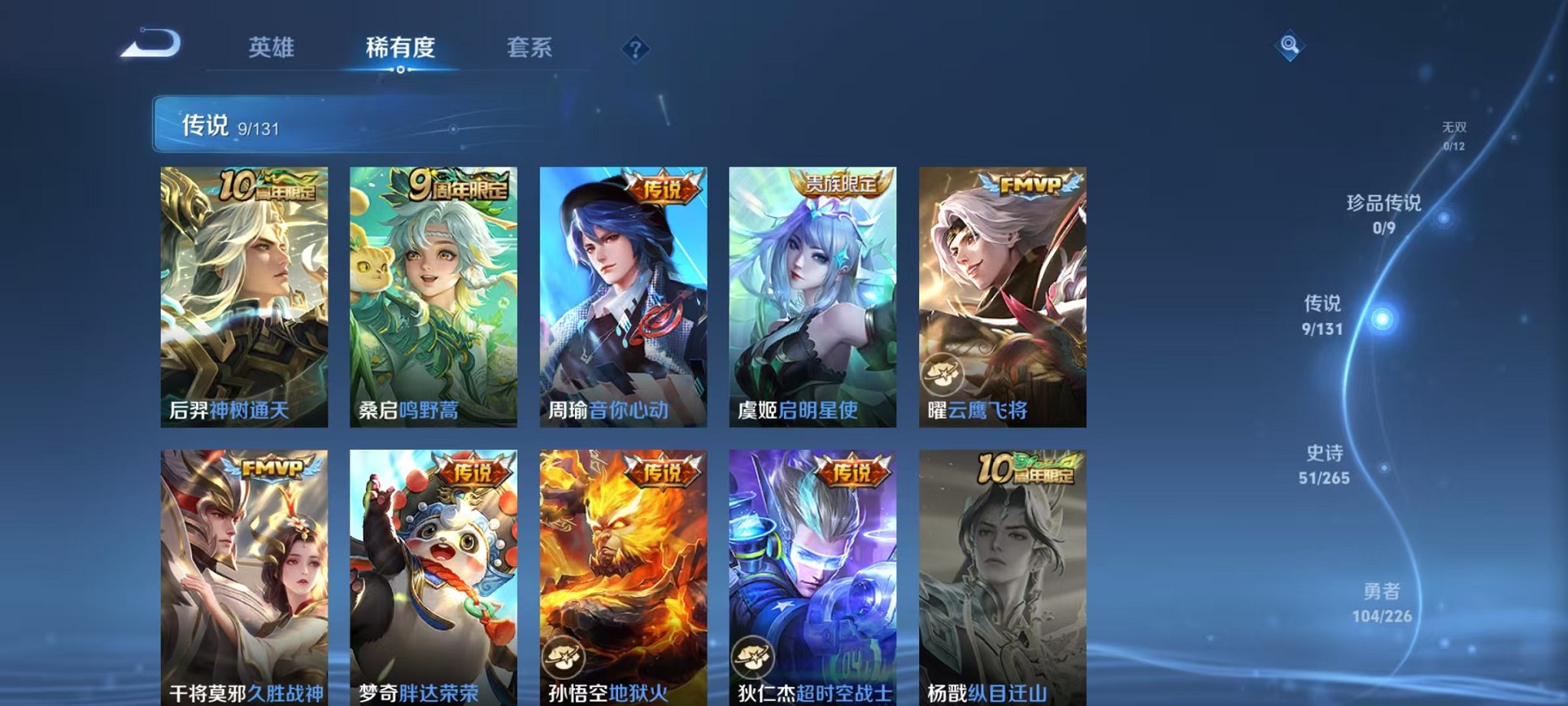The image size is (1568, 706).
Task: Click the 9周年限定 badge on 桑启's card
Action: click(x=457, y=185)
